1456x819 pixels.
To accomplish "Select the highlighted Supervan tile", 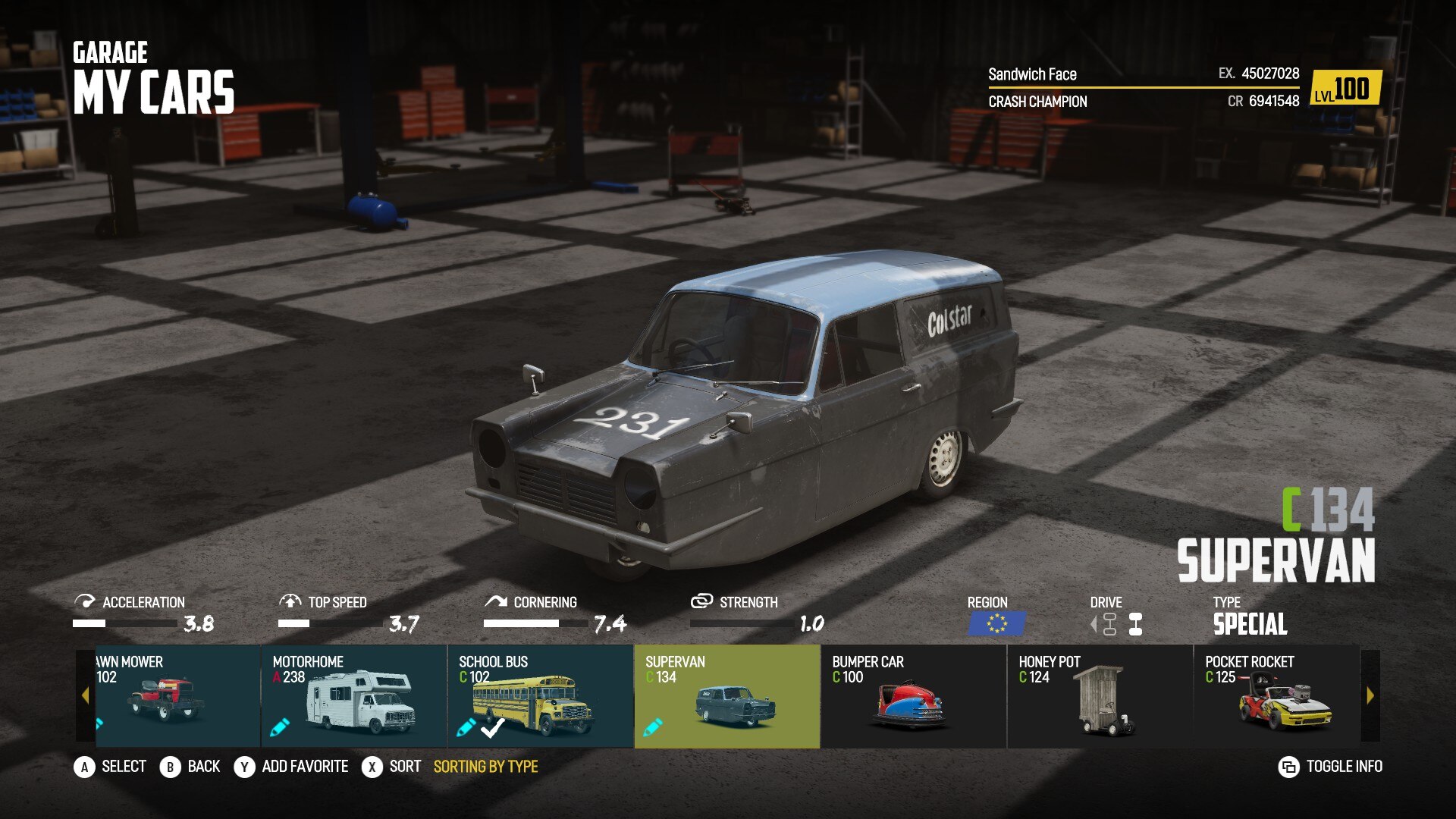I will tap(726, 696).
